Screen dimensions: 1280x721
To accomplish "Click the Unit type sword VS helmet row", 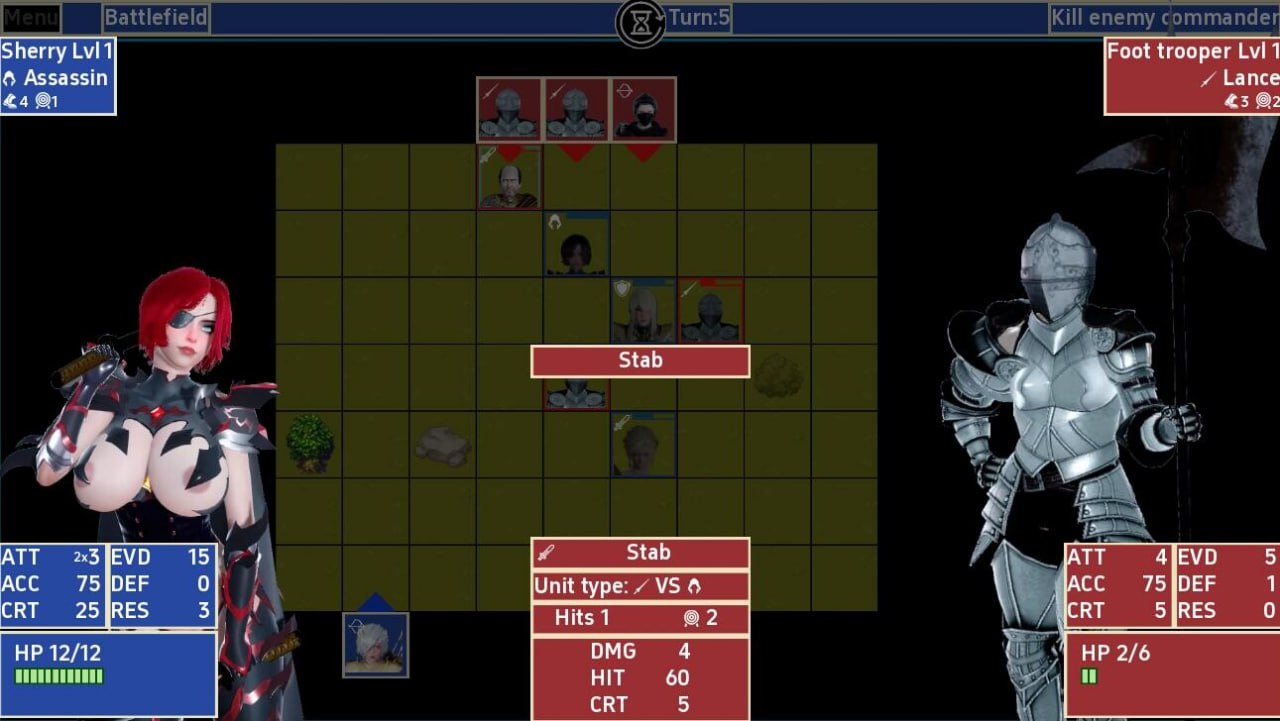I will point(639,588).
